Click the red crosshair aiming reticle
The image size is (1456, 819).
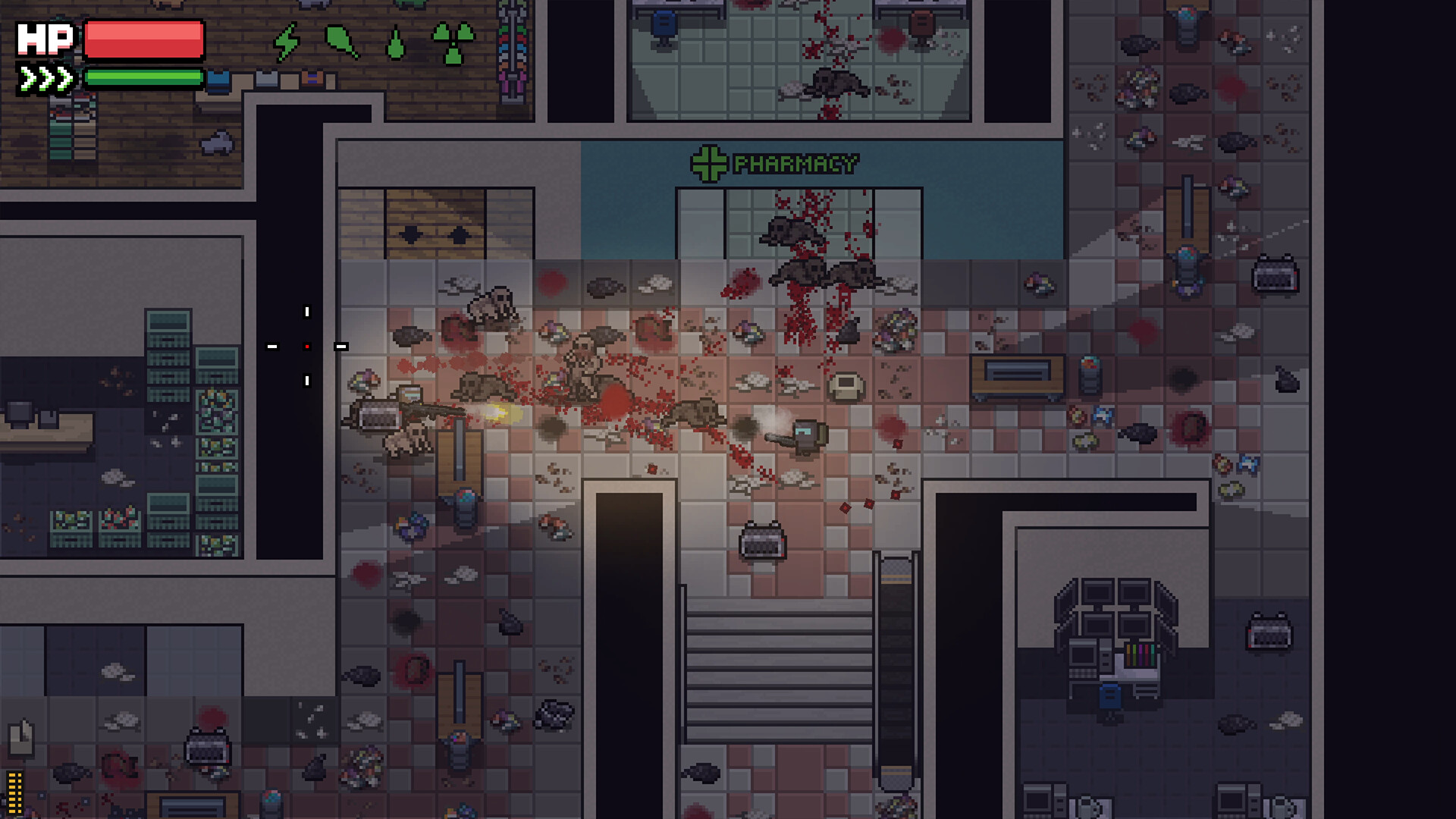(x=306, y=345)
